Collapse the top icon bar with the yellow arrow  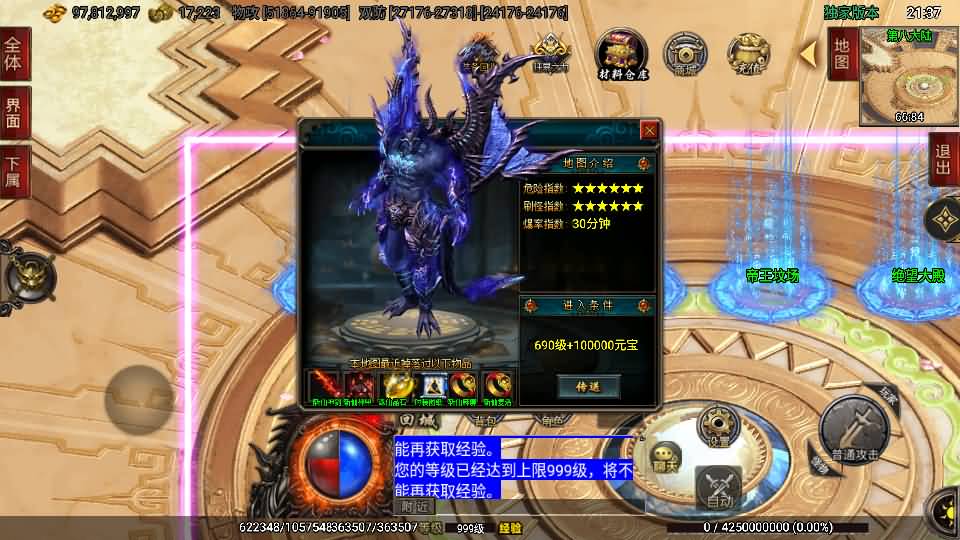pos(808,50)
